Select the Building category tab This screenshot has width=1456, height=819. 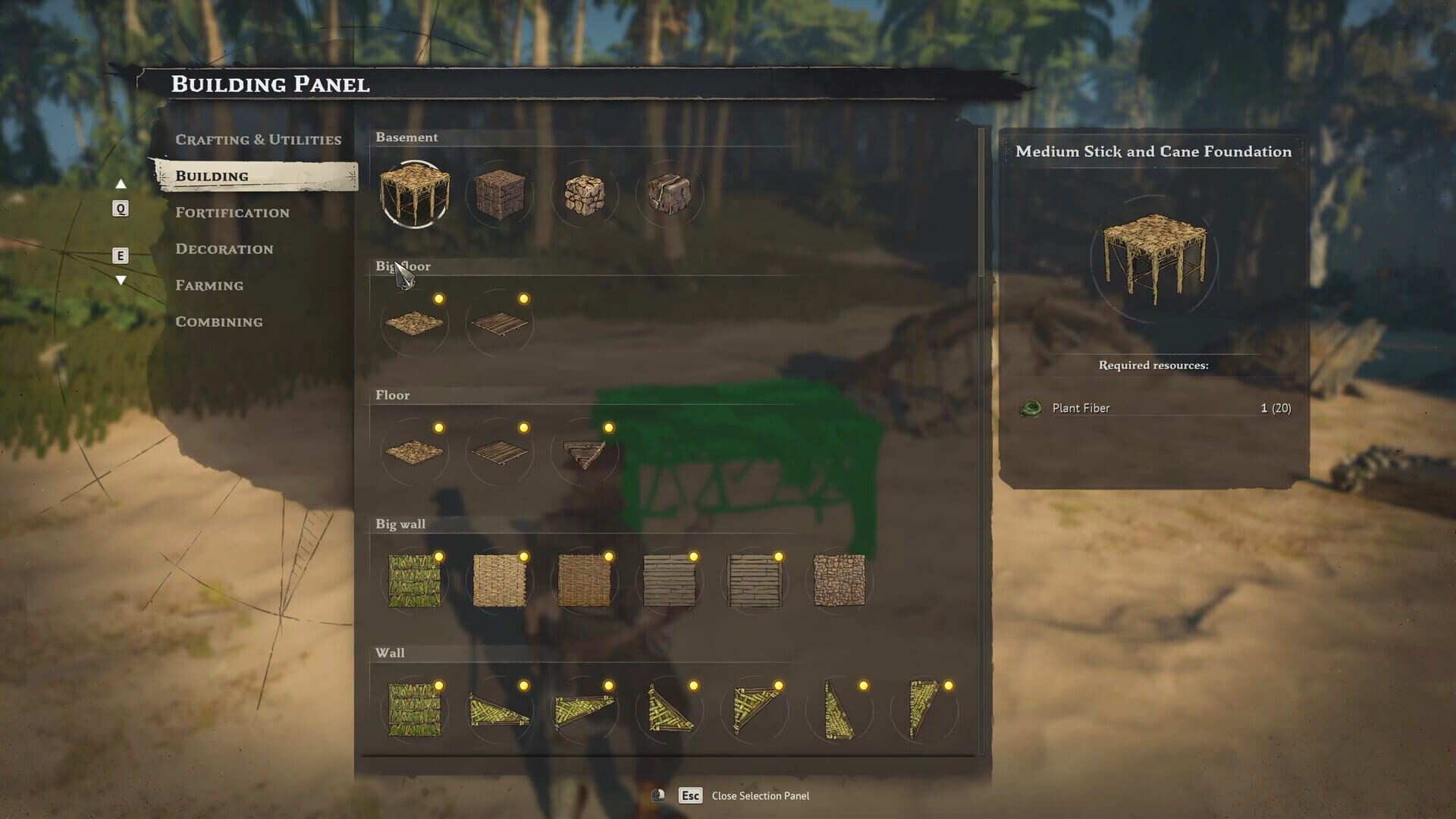(x=212, y=176)
